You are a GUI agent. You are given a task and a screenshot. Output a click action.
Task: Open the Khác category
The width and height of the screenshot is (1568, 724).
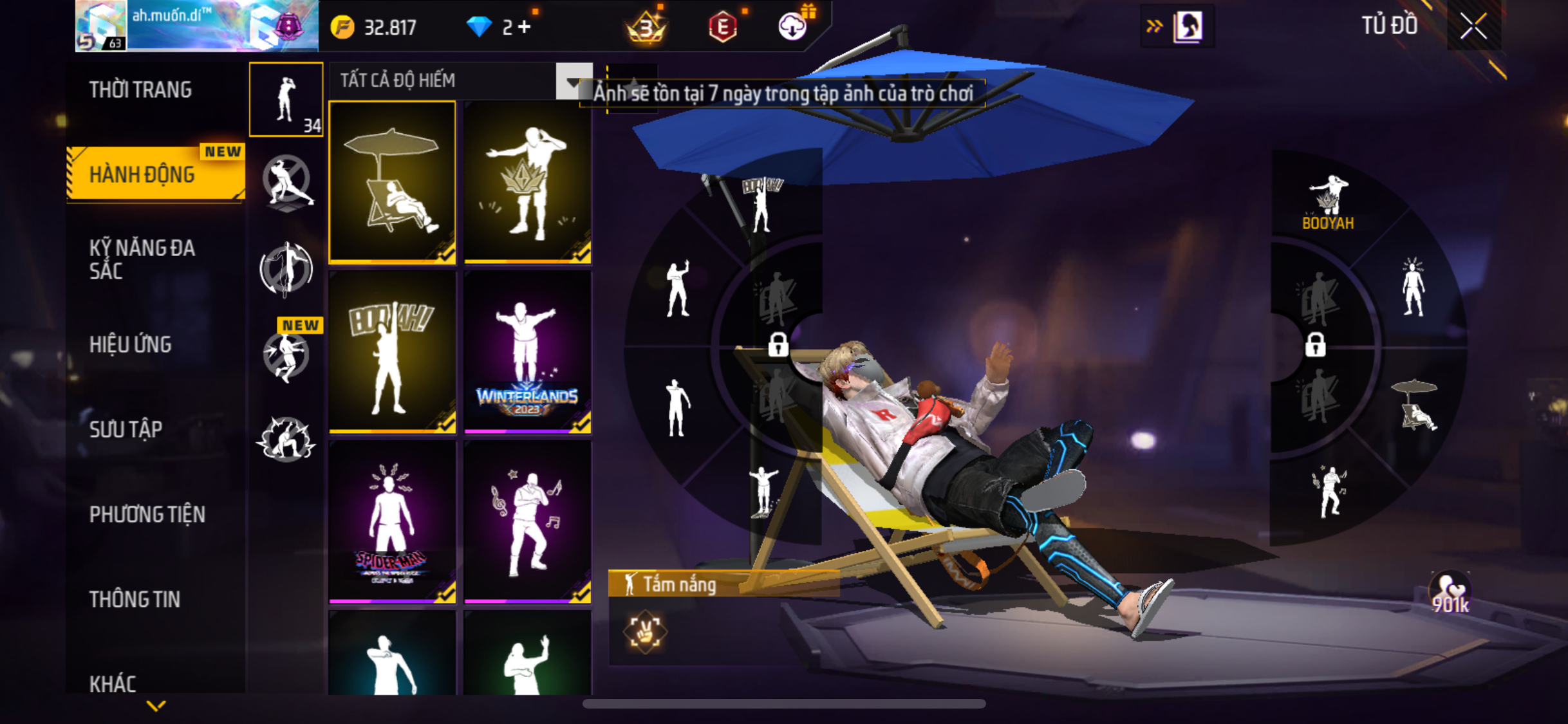(113, 683)
